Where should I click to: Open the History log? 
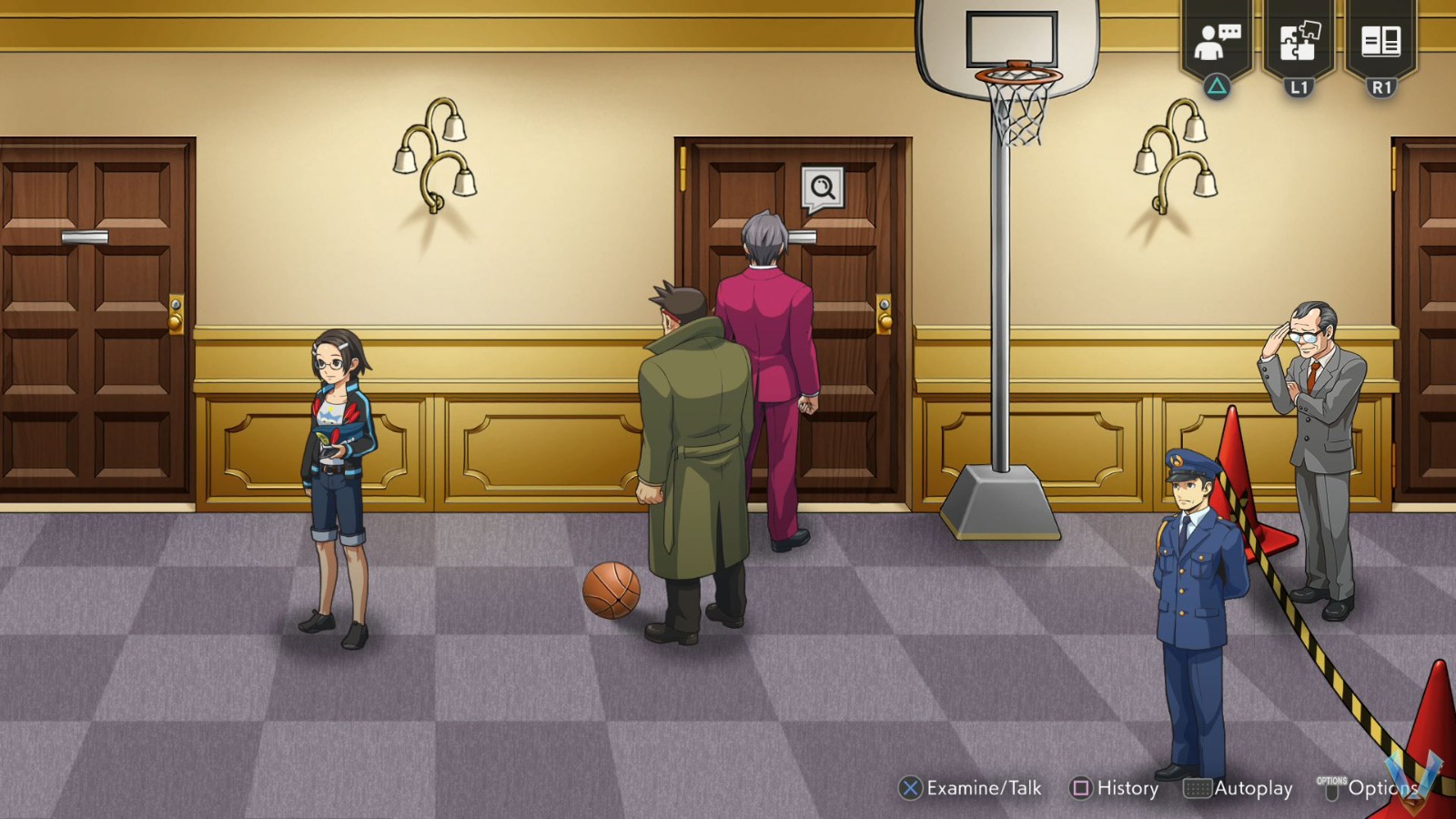click(x=1128, y=788)
